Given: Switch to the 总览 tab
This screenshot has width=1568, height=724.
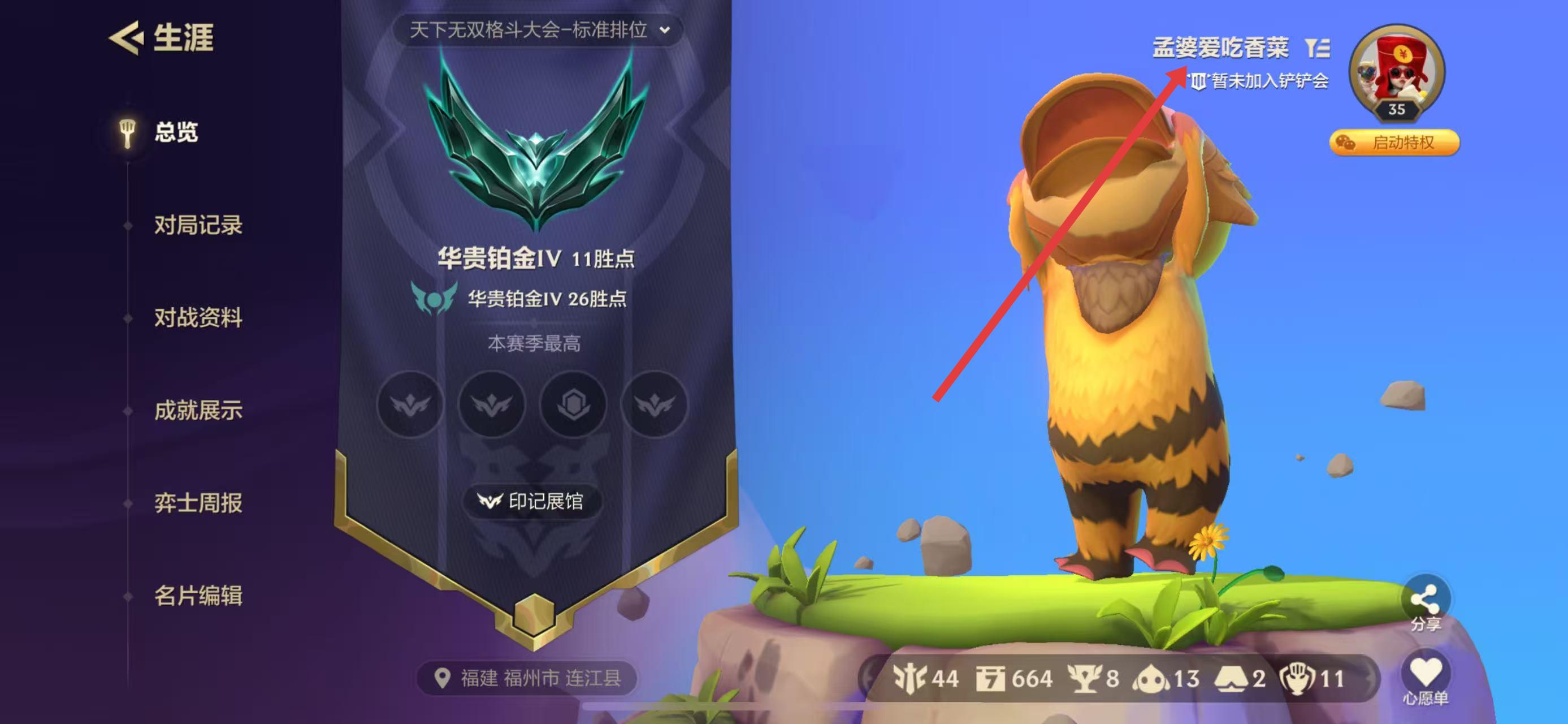Looking at the screenshot, I should (175, 132).
